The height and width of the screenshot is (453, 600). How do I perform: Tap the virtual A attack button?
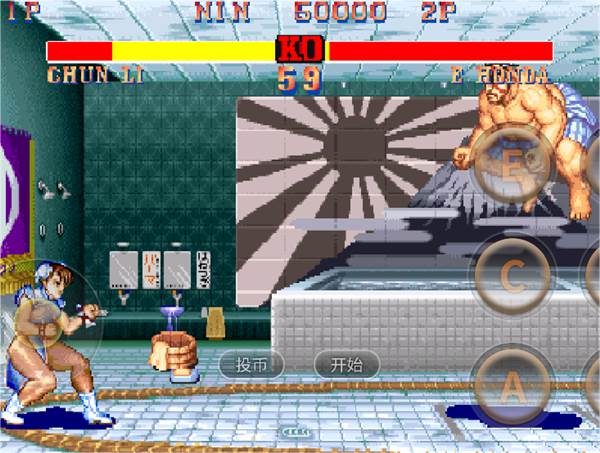pyautogui.click(x=511, y=384)
